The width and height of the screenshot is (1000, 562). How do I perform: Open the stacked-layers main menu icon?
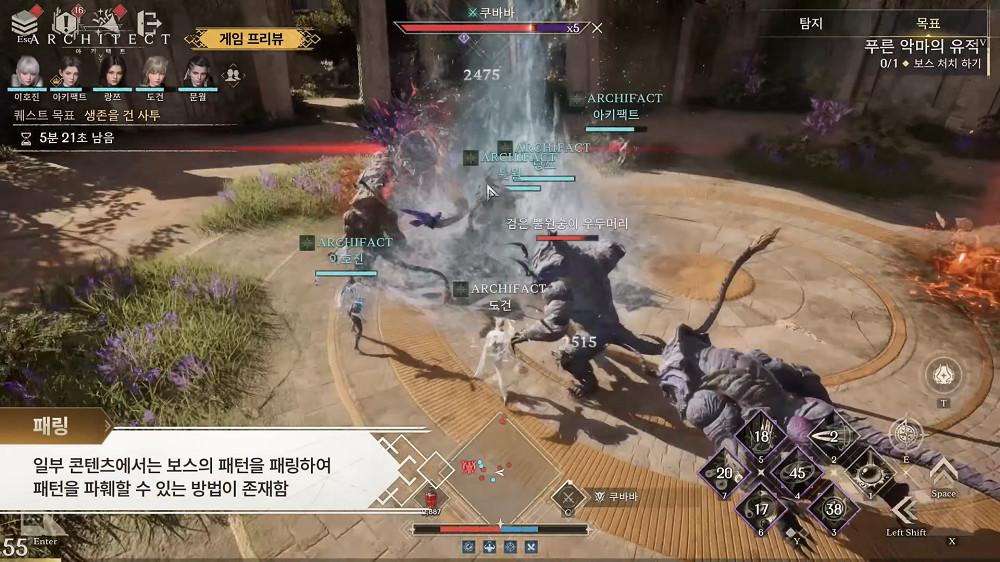(x=27, y=23)
